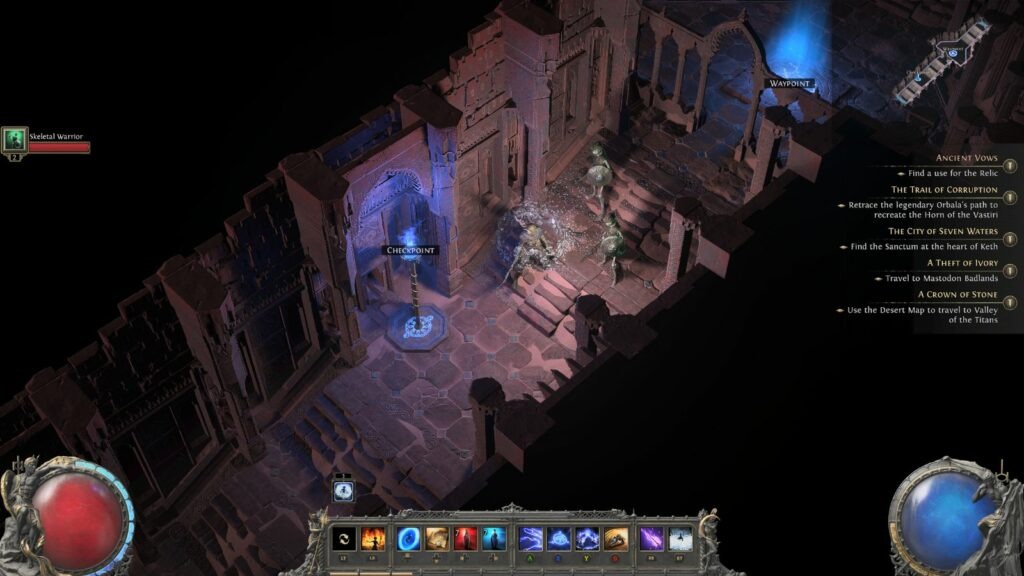The height and width of the screenshot is (576, 1024).
Task: Cast the blue lightning arc skill
Action: click(531, 538)
